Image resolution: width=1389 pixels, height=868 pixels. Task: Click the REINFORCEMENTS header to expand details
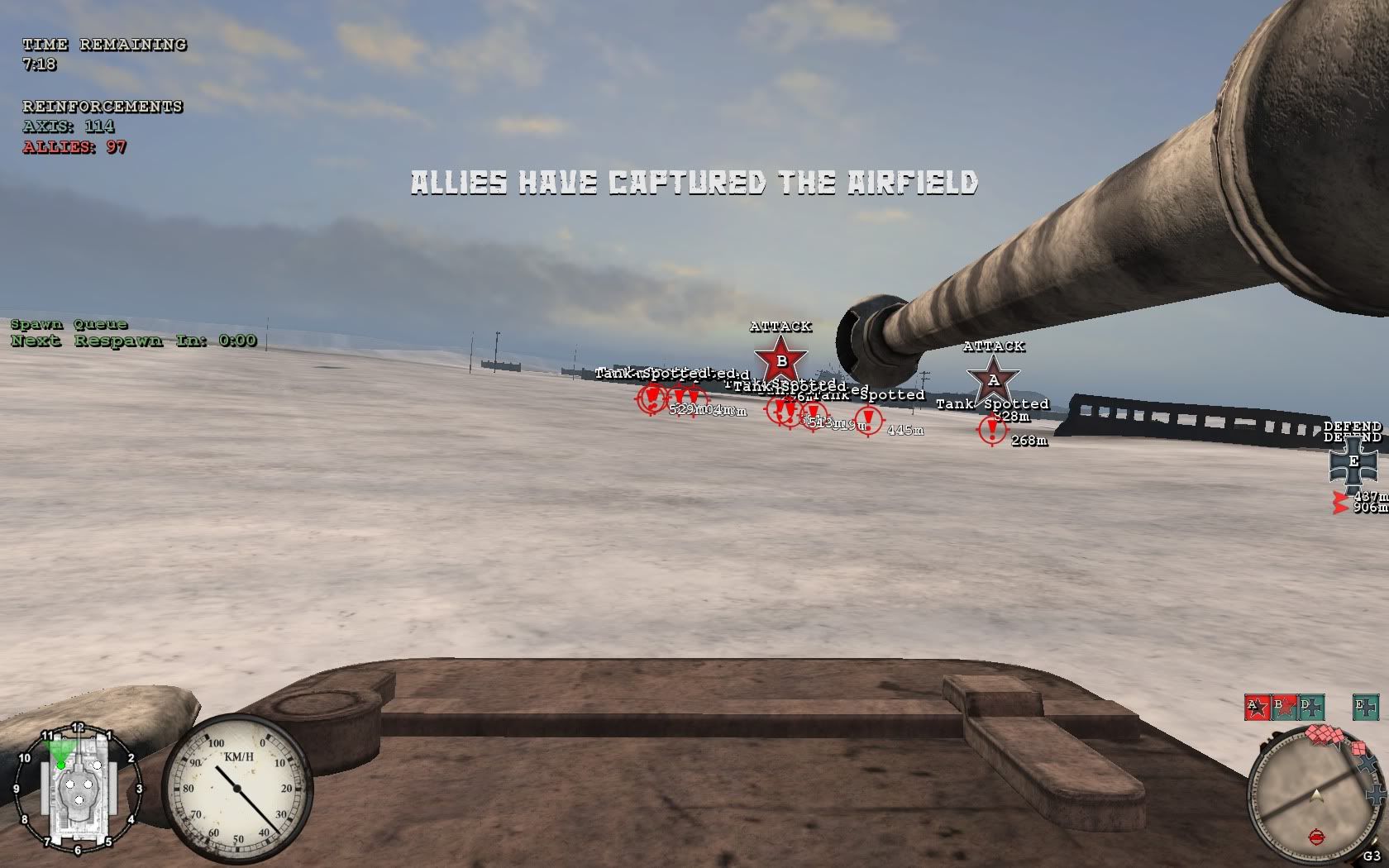[101, 107]
